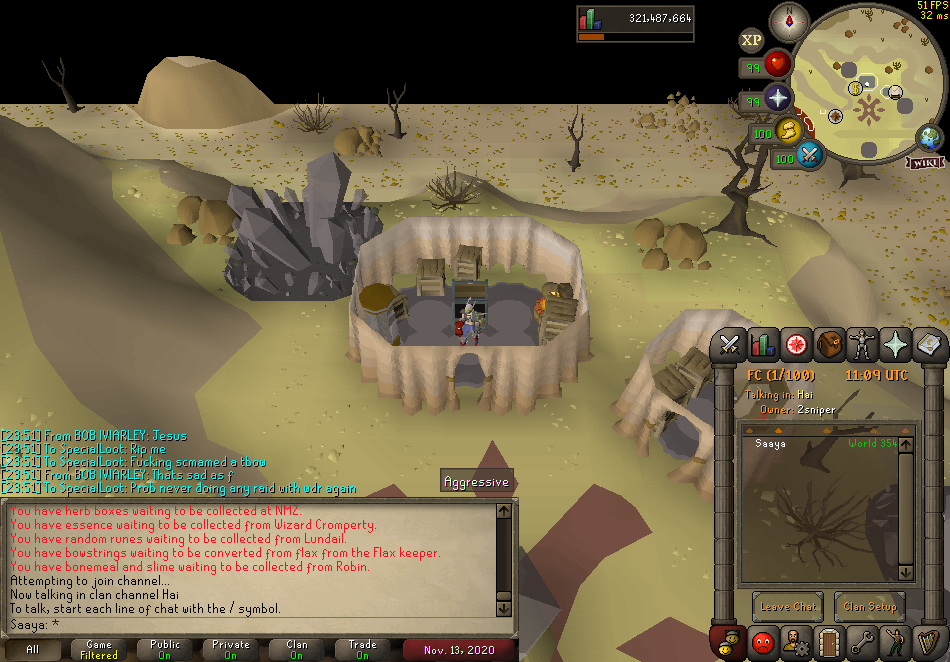Show the Worn Equipment tab
This screenshot has width=950, height=662.
click(x=861, y=345)
